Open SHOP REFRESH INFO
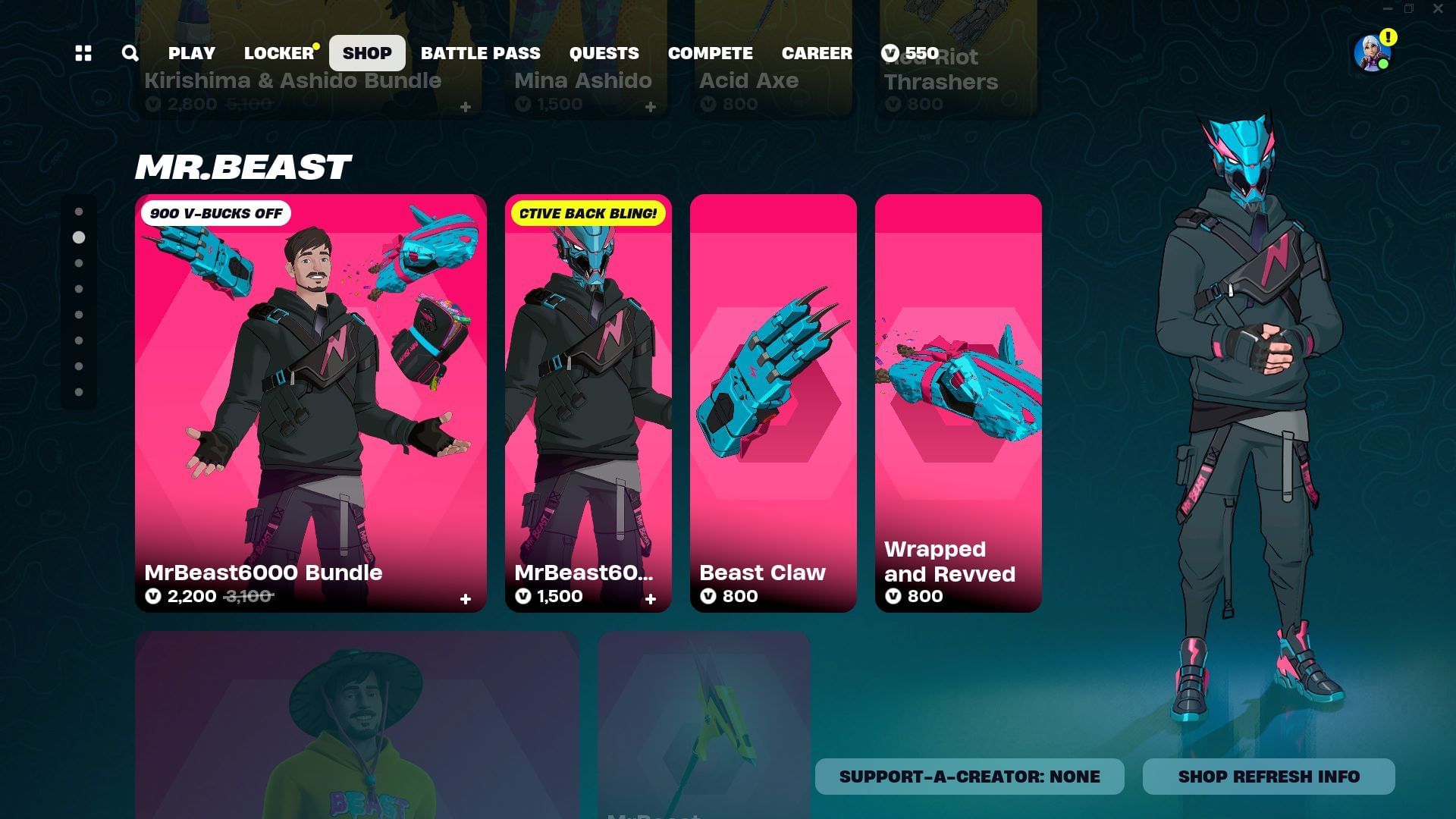1456x819 pixels. point(1268,776)
